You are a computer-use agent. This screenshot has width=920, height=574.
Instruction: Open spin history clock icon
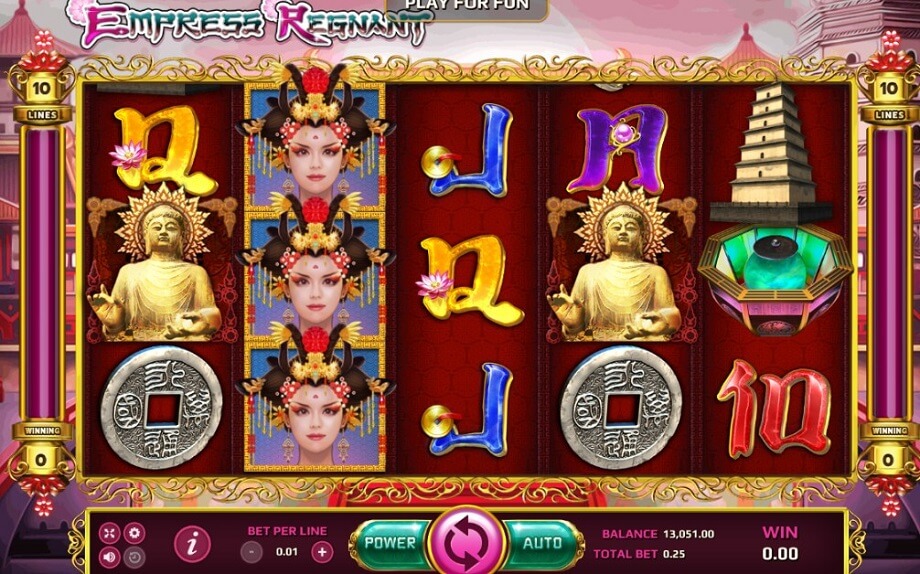[133, 556]
